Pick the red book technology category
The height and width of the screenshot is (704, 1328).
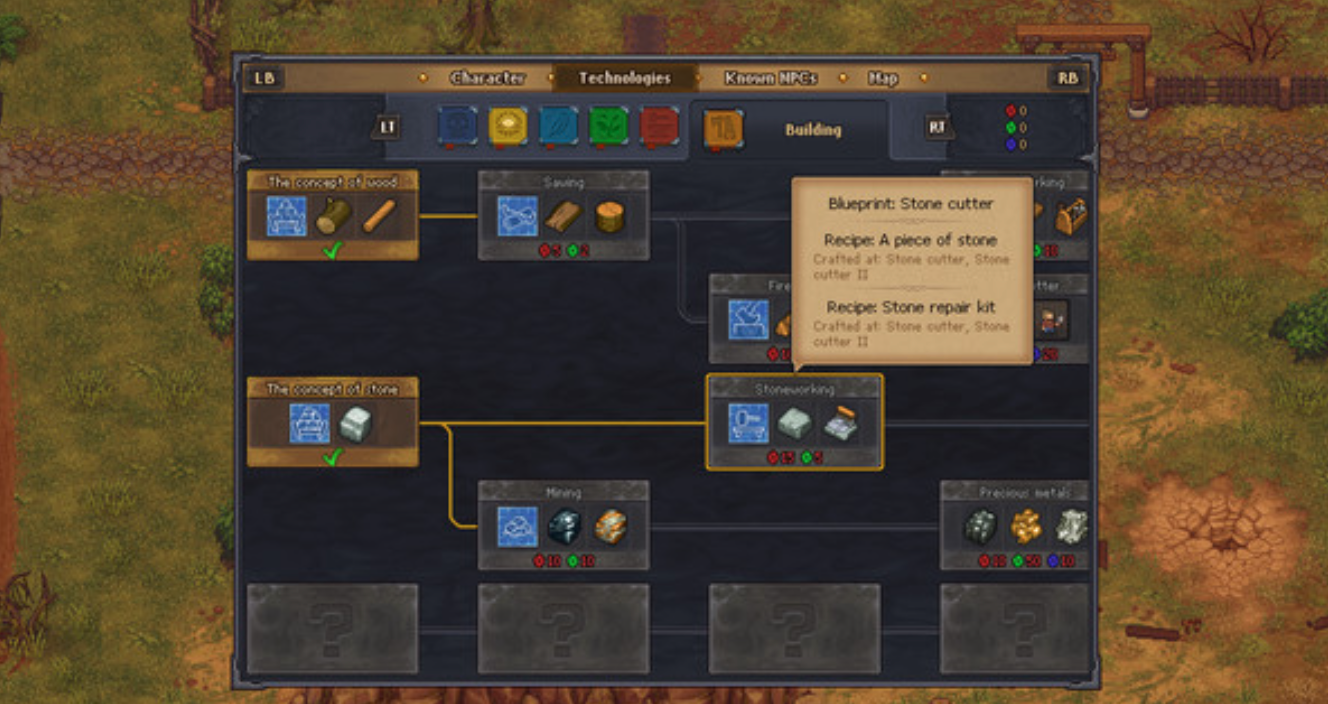(659, 127)
